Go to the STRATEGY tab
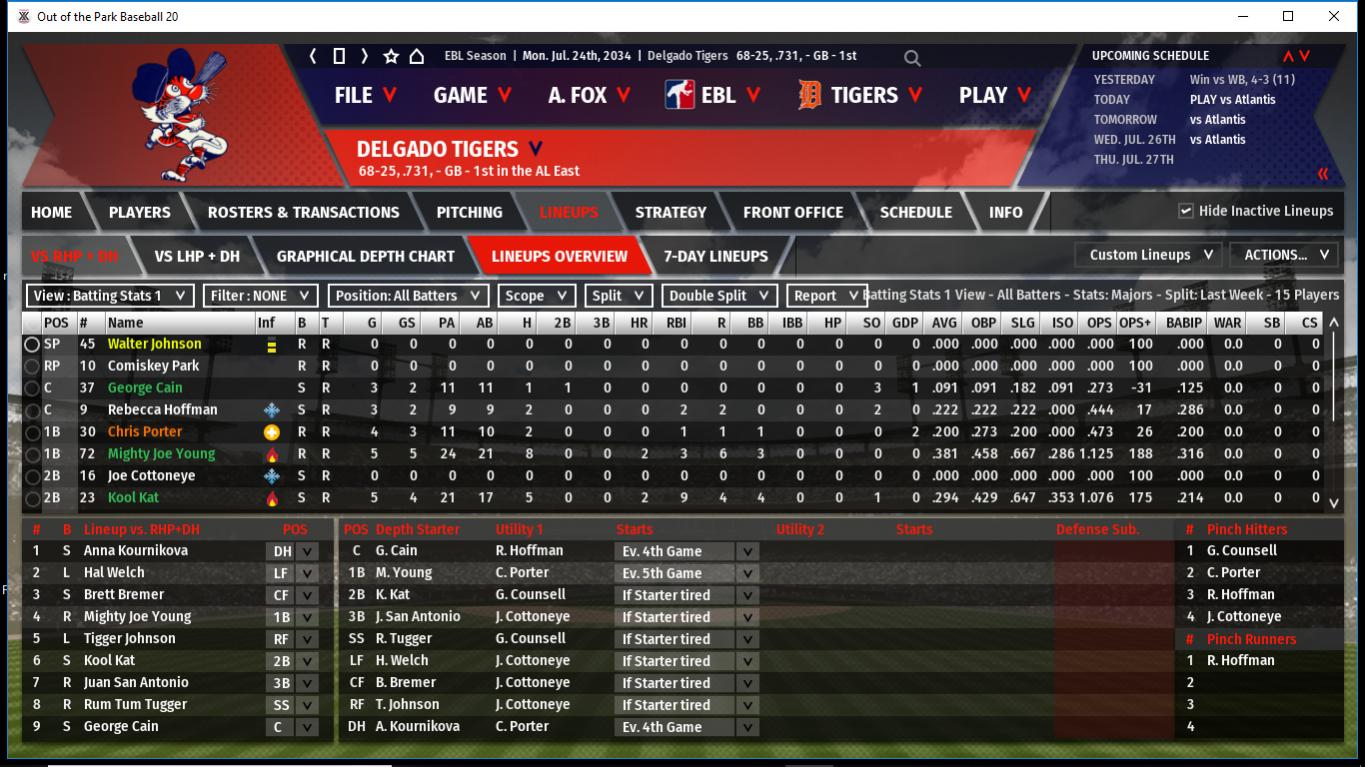Viewport: 1365px width, 767px height. [670, 212]
